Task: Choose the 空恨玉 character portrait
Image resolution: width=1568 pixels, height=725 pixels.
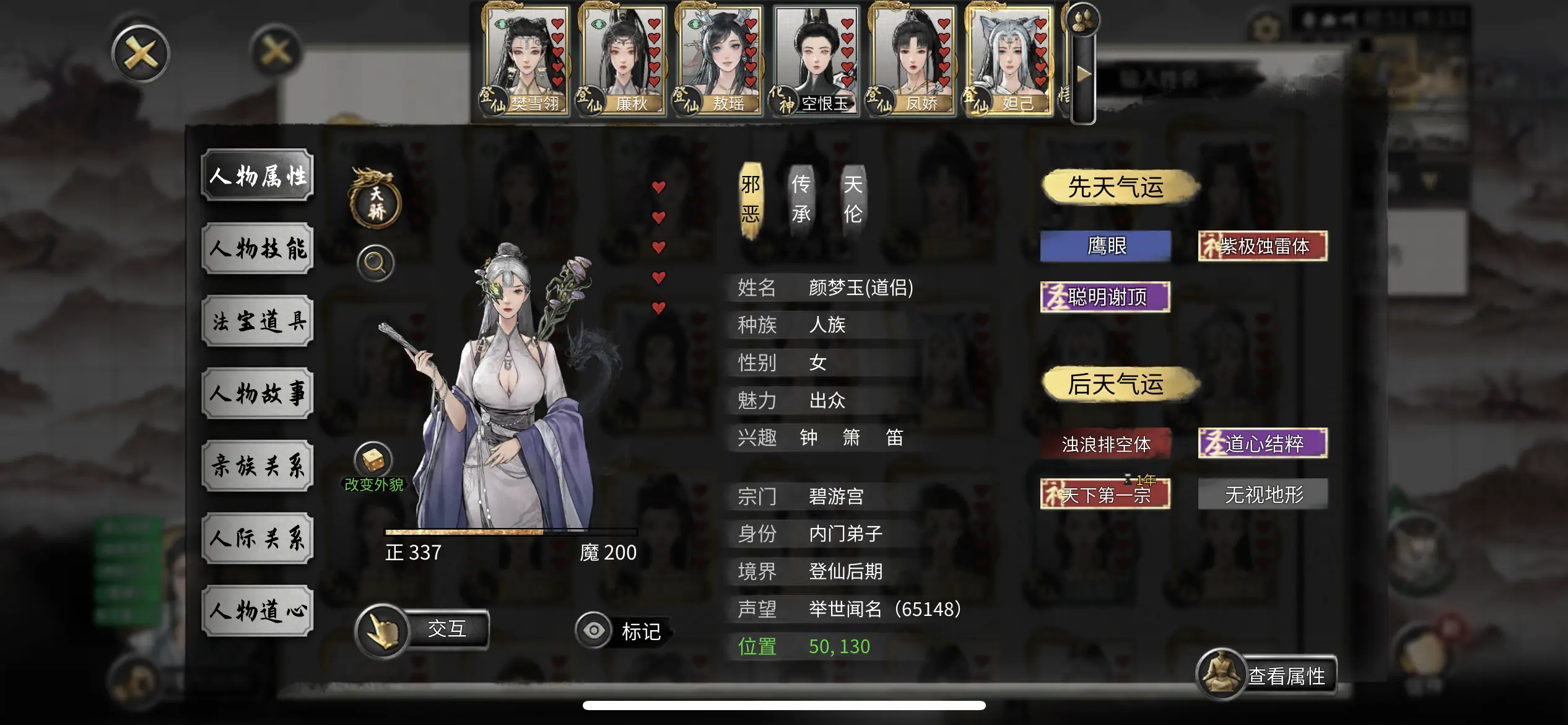Action: click(x=816, y=60)
